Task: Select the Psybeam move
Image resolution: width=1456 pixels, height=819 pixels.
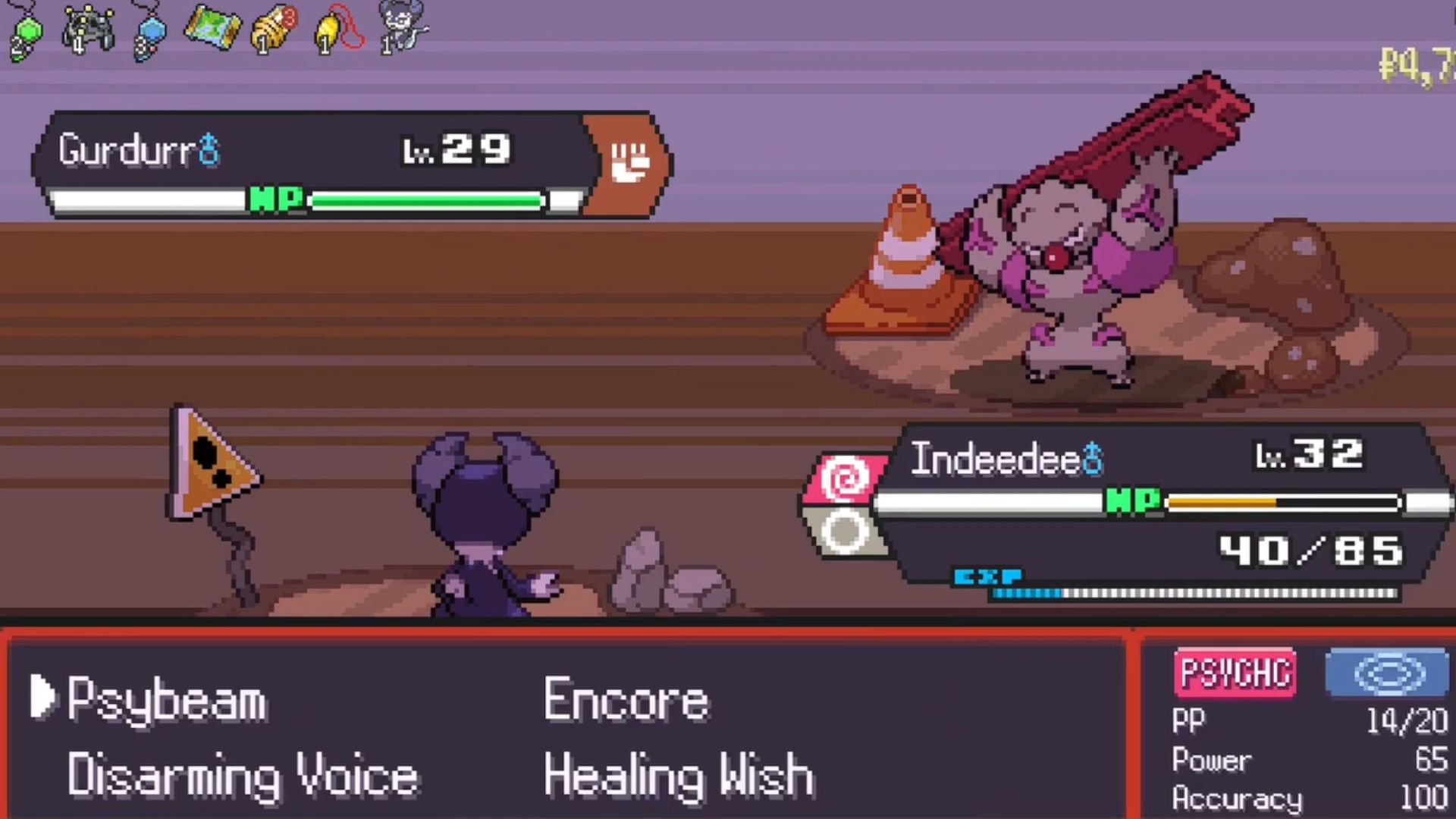Action: point(167,699)
